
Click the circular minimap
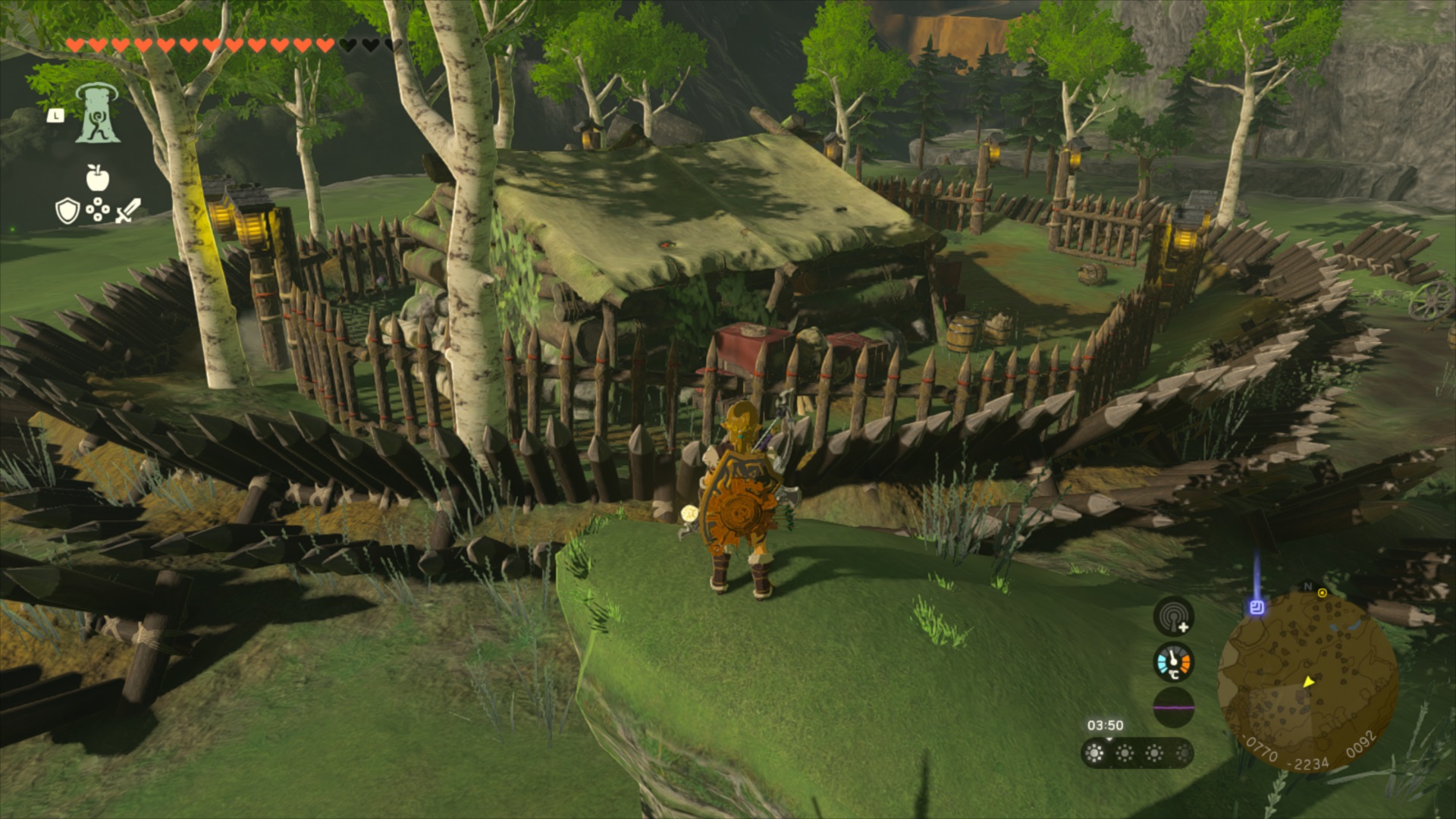[x=1308, y=682]
